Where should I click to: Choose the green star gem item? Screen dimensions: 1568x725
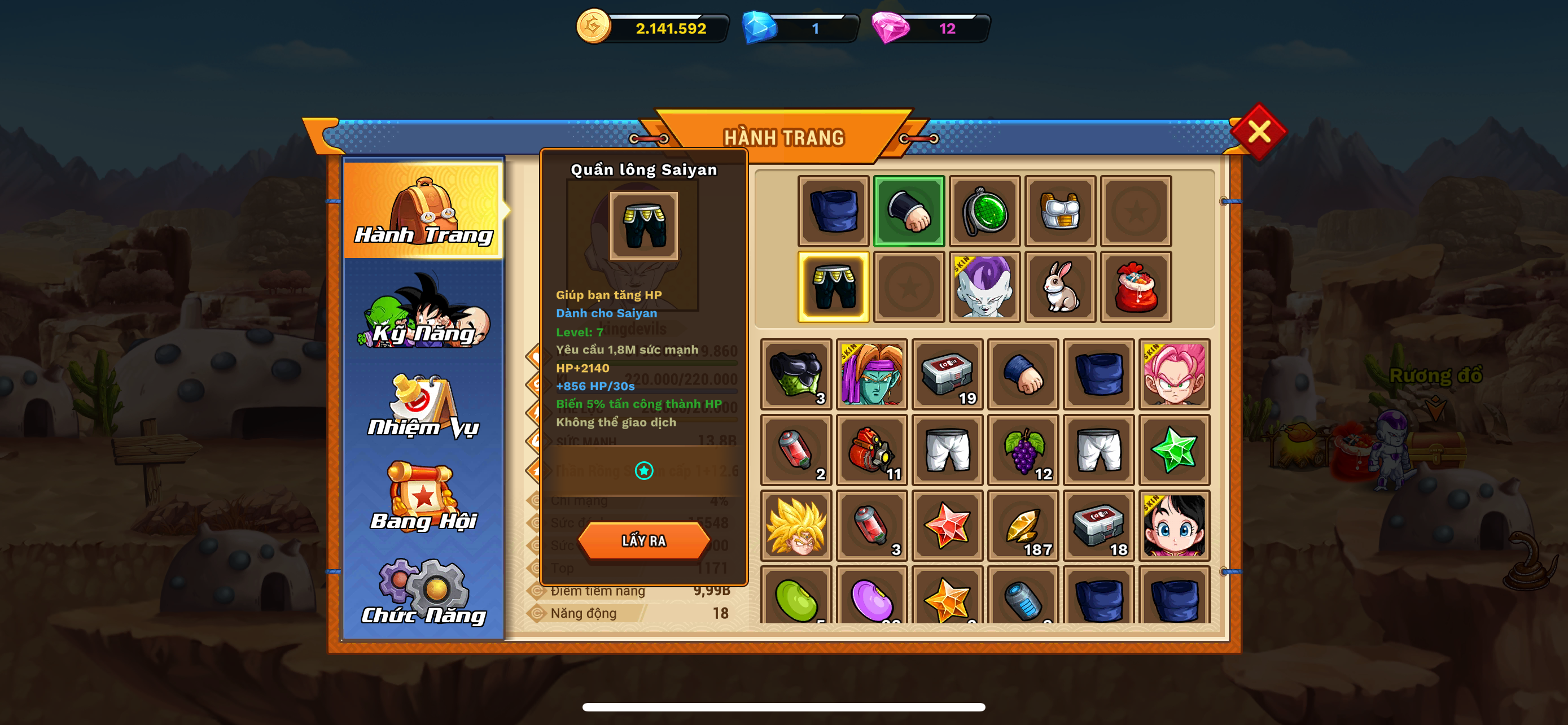tap(1174, 451)
